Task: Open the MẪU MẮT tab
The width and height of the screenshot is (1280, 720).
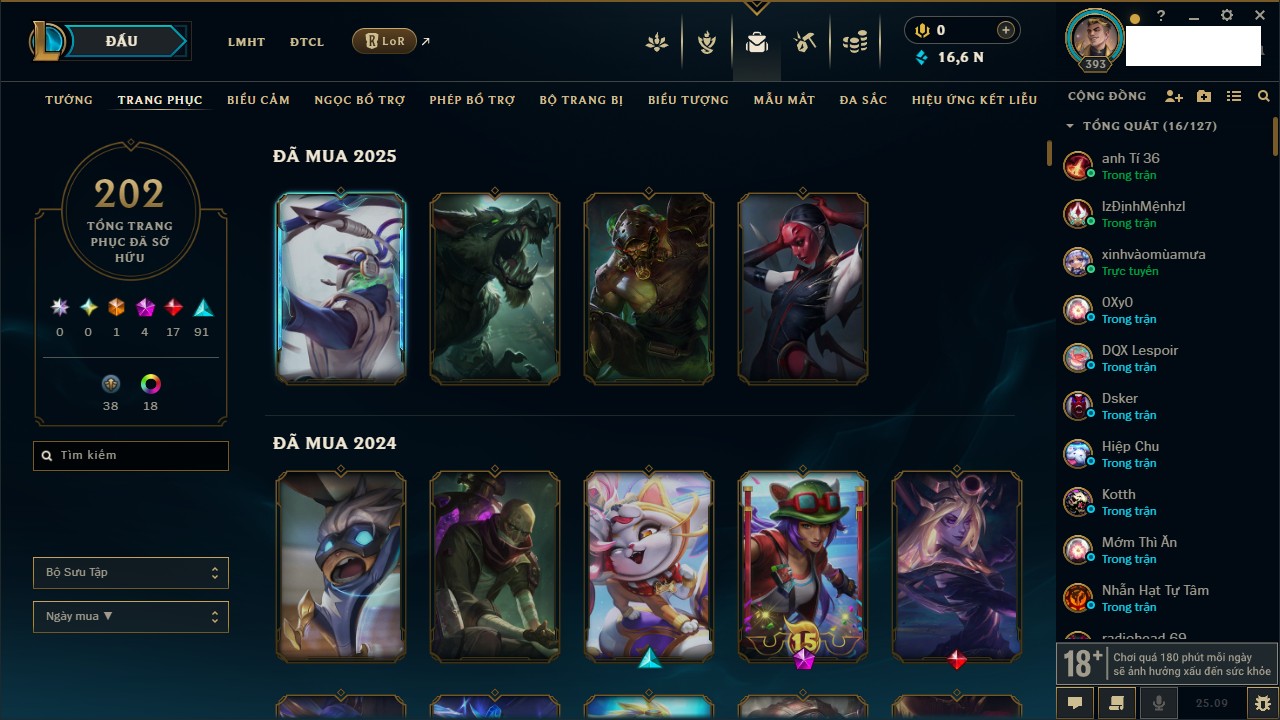Action: click(784, 100)
